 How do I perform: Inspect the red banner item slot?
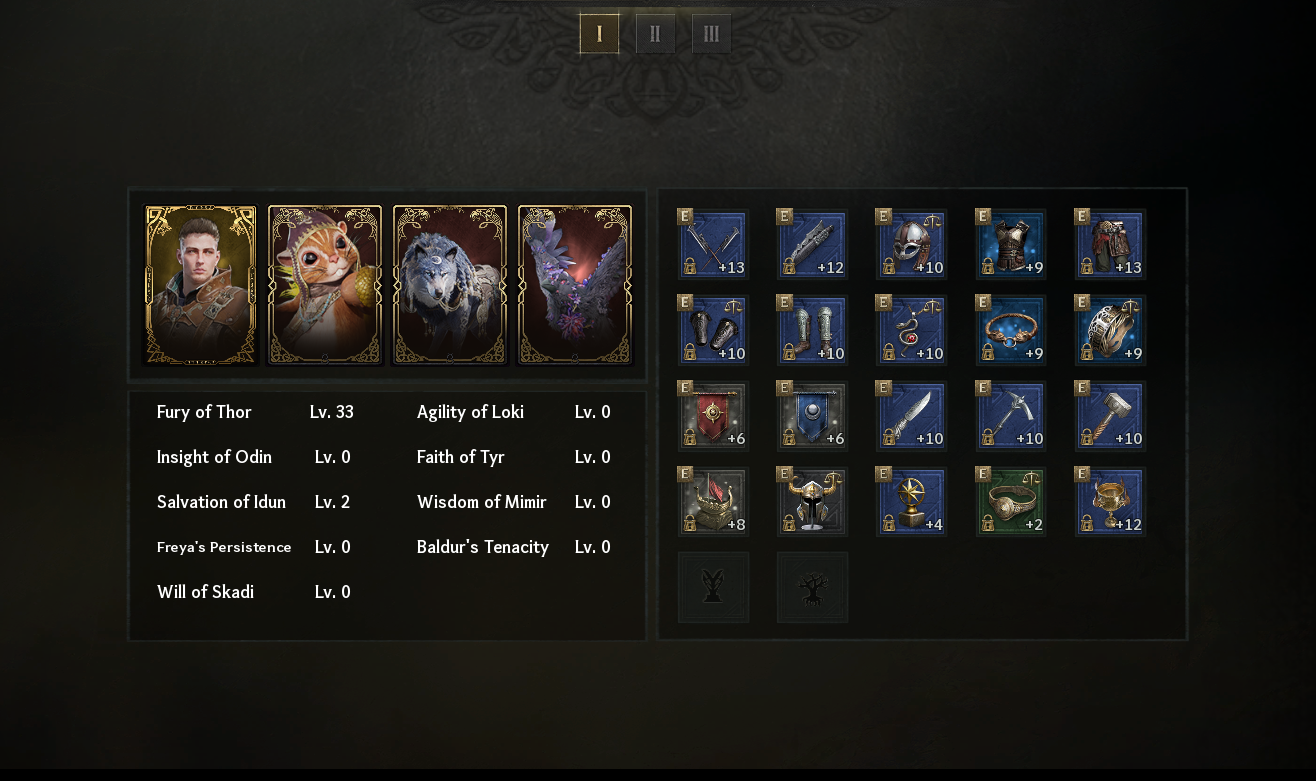[713, 416]
